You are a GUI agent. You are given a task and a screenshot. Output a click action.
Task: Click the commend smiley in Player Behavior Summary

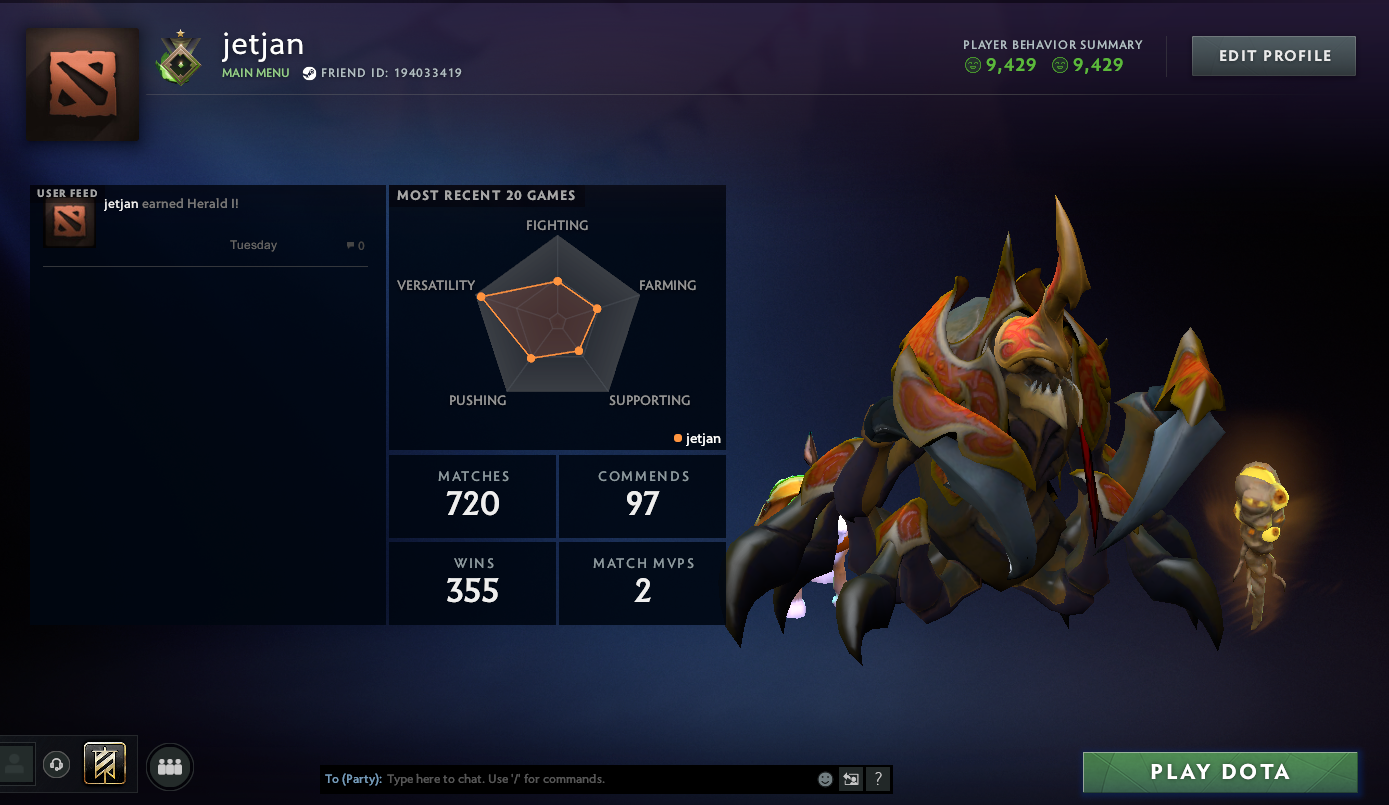pyautogui.click(x=972, y=63)
